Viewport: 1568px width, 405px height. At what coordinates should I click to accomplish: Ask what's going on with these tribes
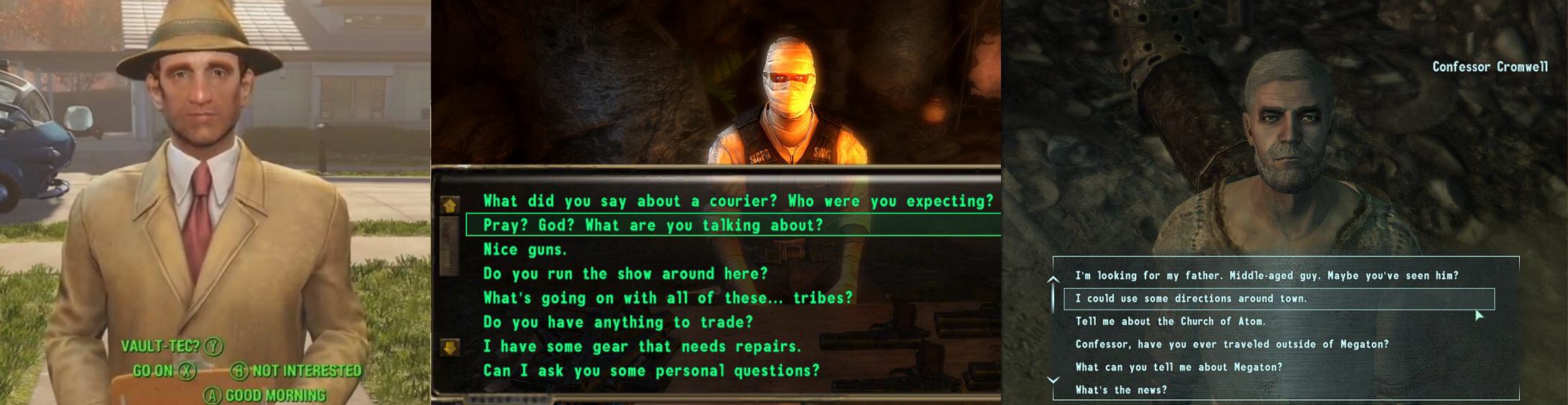[668, 298]
